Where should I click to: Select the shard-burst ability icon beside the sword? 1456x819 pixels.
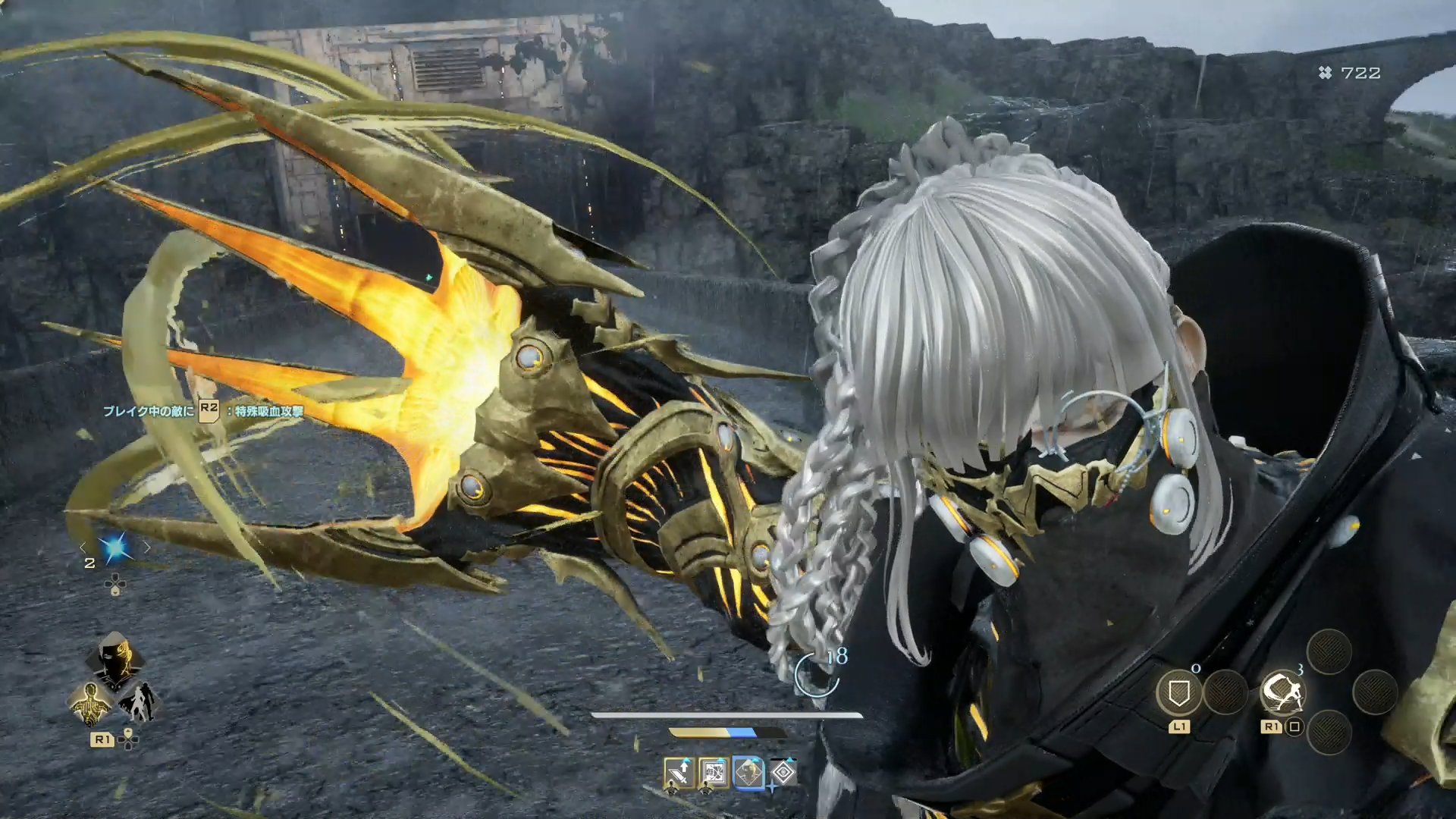pyautogui.click(x=714, y=773)
